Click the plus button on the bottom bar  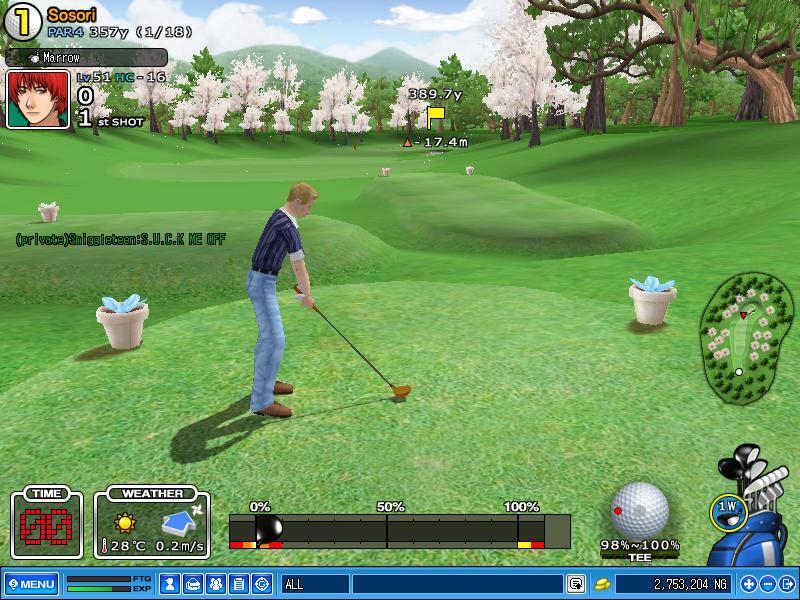(748, 584)
